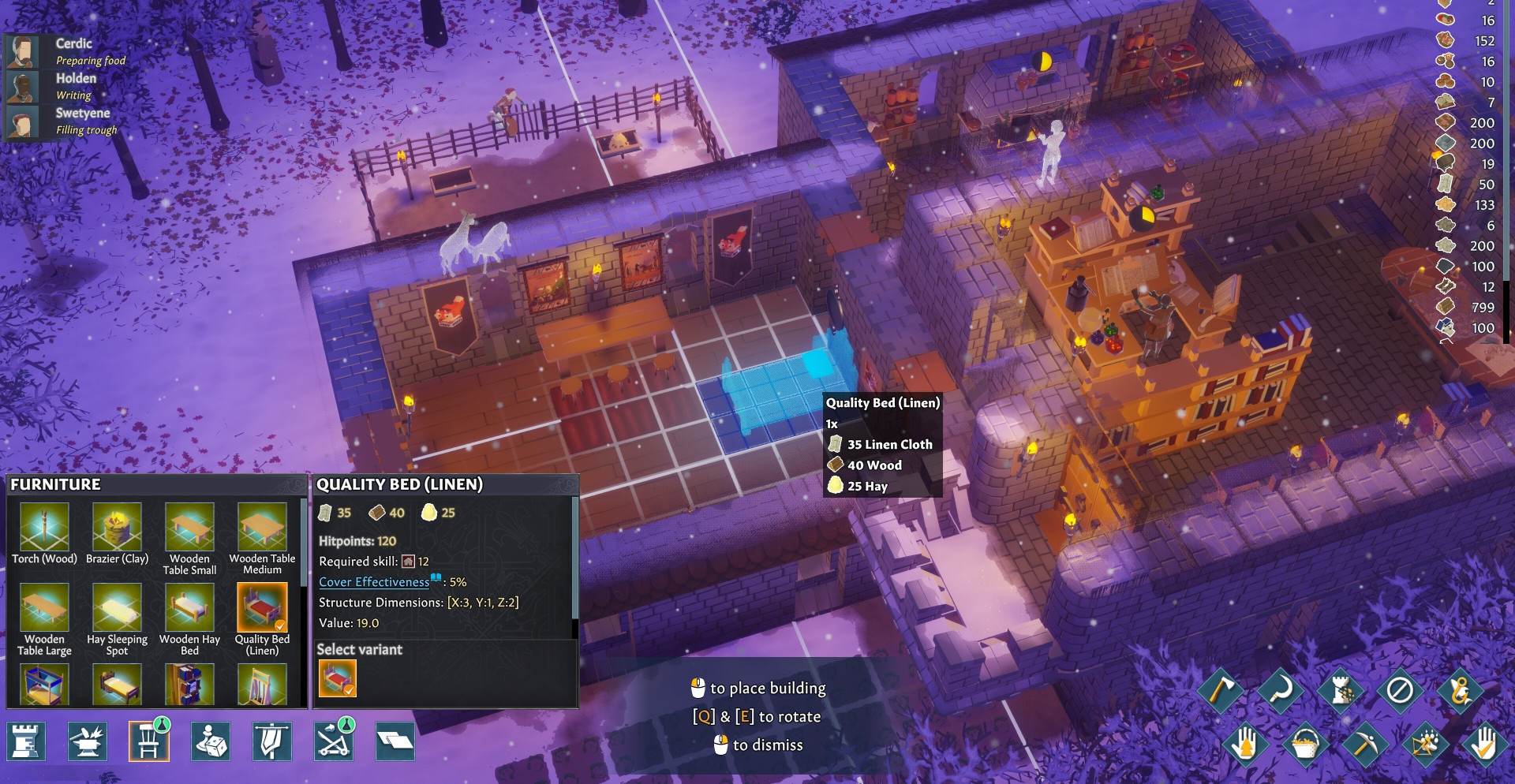The image size is (1515, 784).
Task: Select Wooden Table Medium from furniture
Action: [262, 528]
